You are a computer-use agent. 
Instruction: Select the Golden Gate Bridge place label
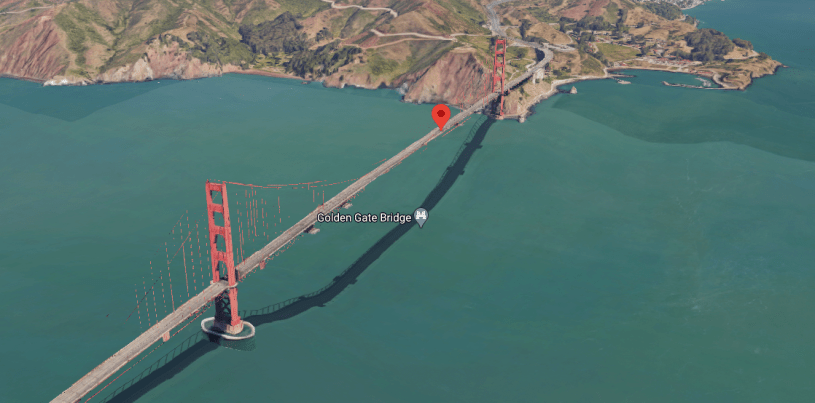click(x=365, y=217)
